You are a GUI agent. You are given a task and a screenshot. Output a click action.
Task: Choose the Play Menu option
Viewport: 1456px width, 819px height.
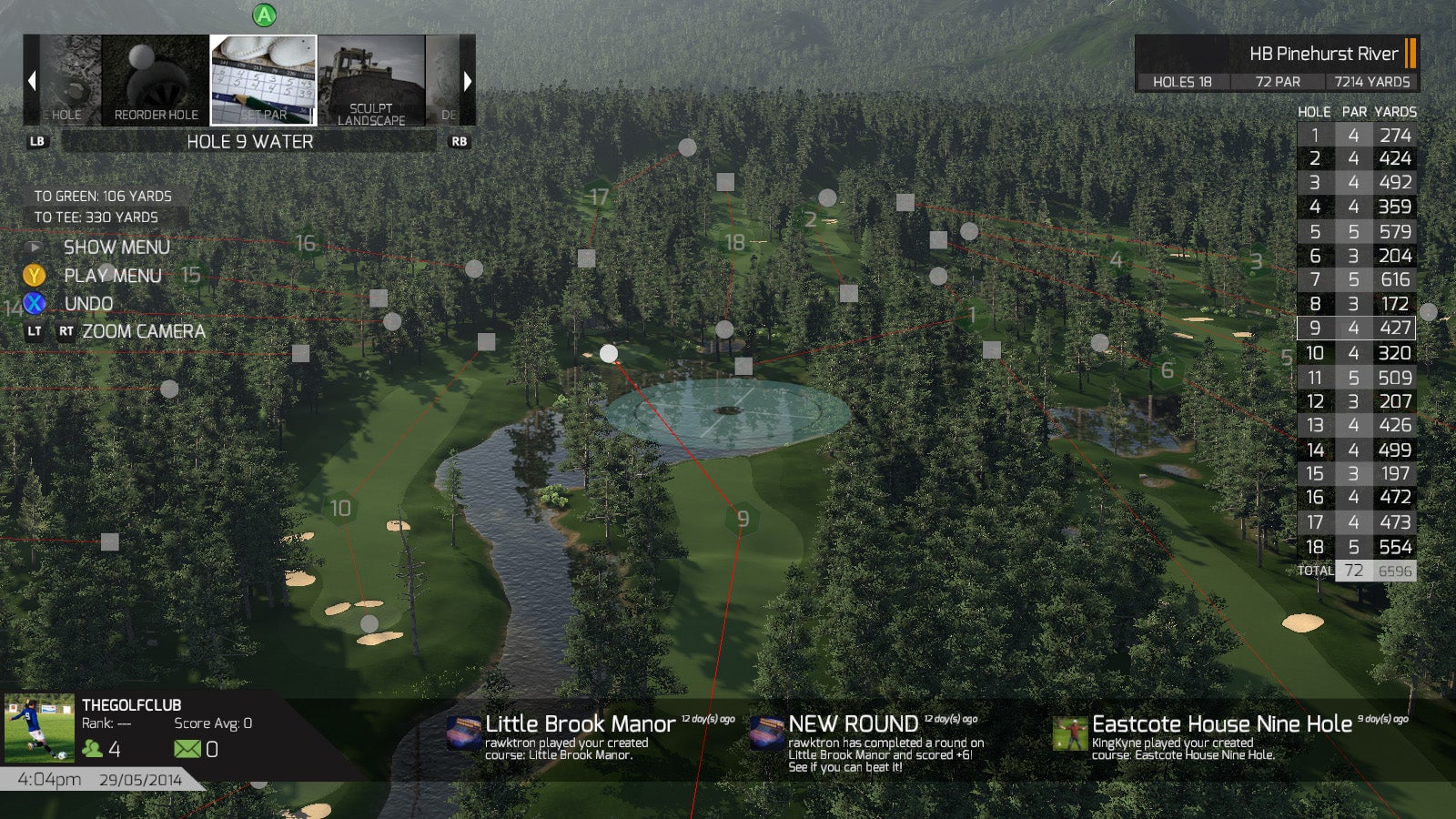point(112,276)
